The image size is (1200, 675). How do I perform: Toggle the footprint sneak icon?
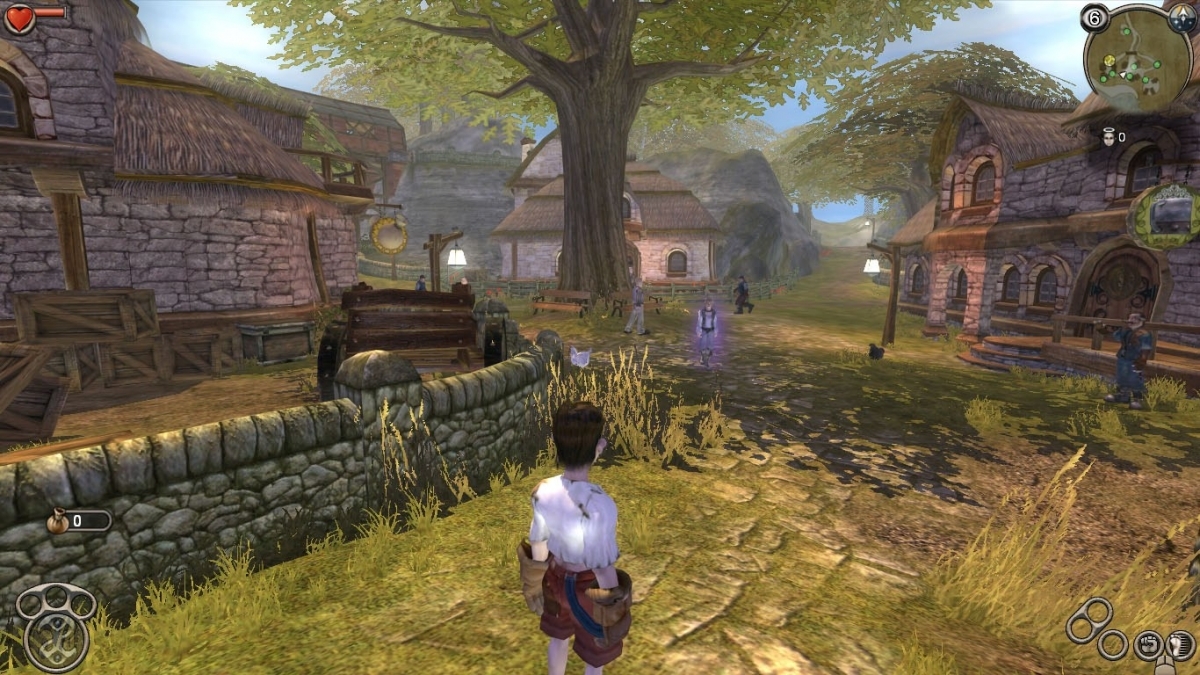1181,643
